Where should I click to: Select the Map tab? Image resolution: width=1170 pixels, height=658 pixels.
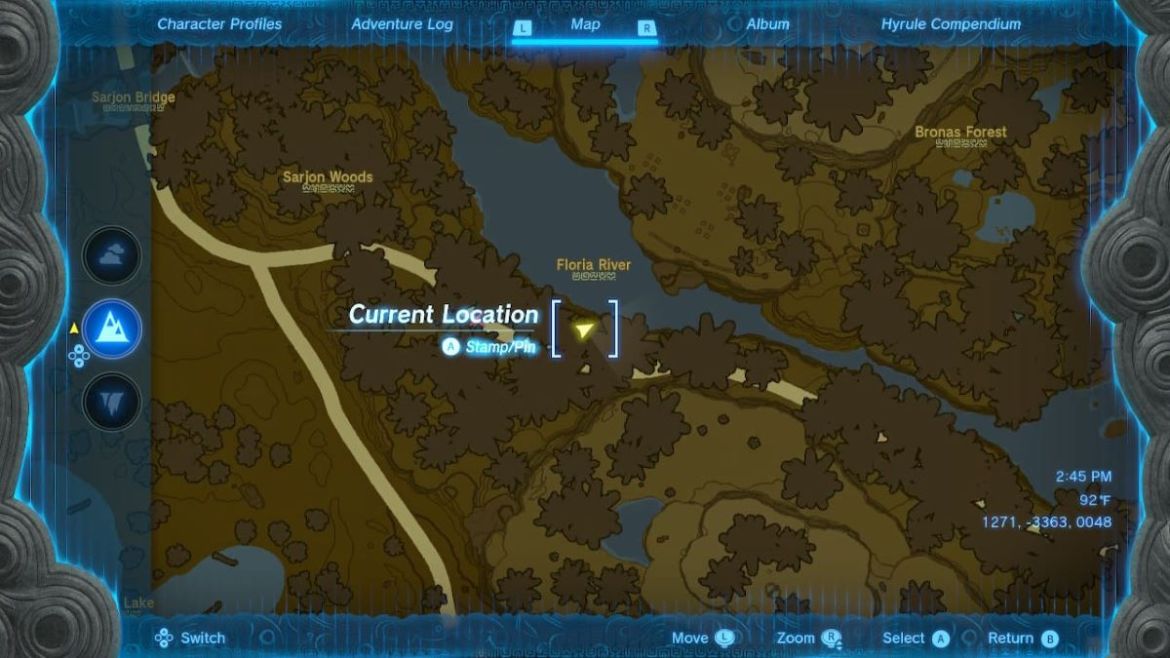coord(585,24)
